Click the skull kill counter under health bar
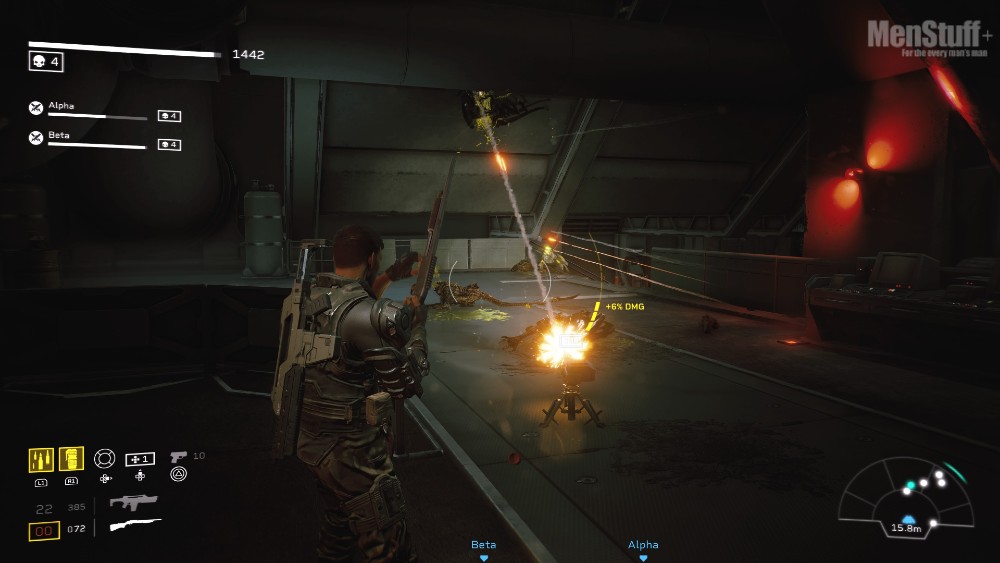This screenshot has width=1000, height=563. click(46, 62)
